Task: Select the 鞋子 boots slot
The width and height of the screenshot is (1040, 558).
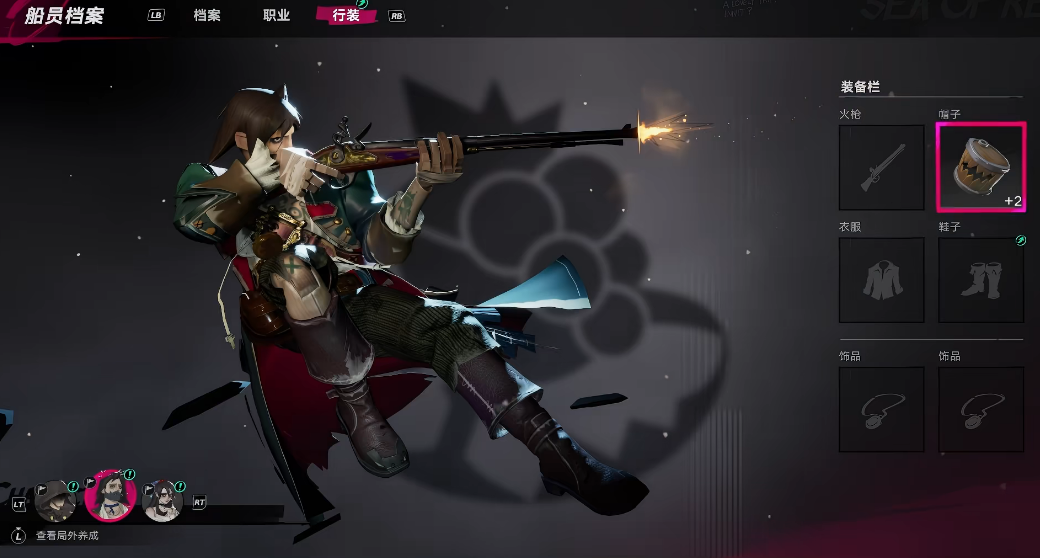Action: coord(980,280)
